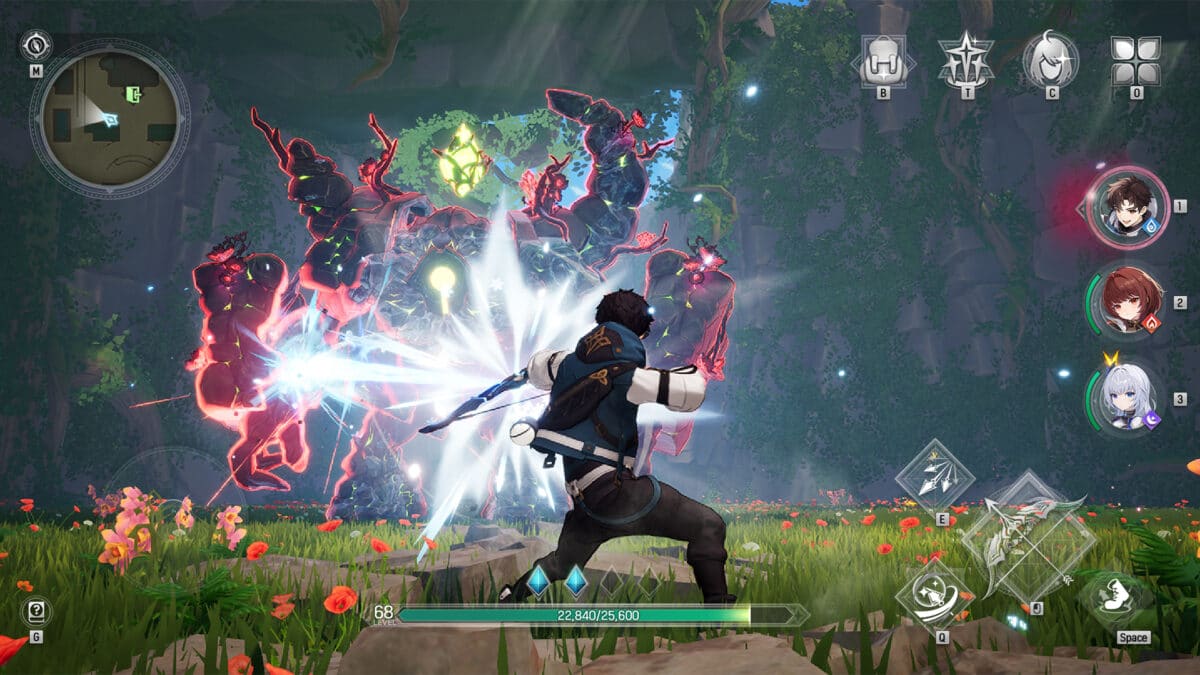Select the brown-haired male party member portrait
The image size is (1200, 675).
tap(1127, 207)
